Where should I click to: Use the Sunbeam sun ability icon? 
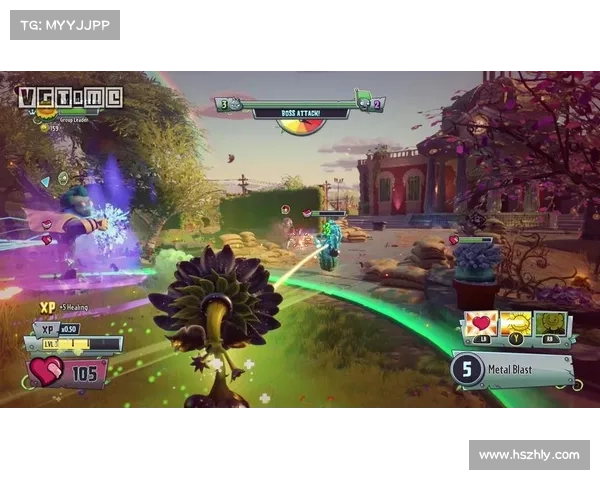[x=515, y=325]
